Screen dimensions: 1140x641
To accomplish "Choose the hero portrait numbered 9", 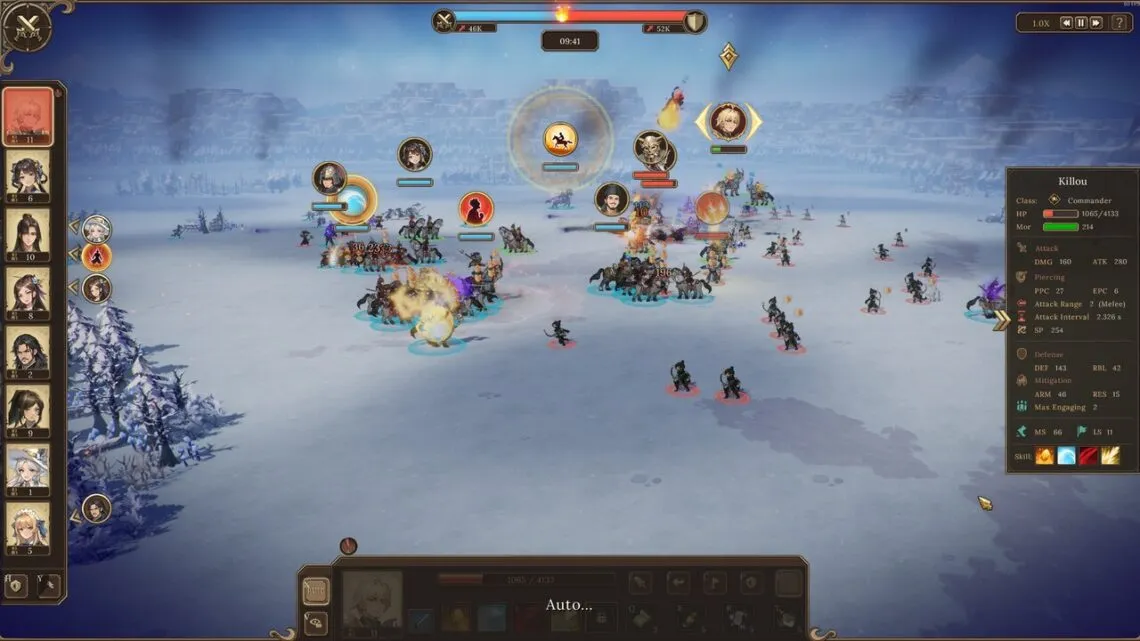I will click(28, 411).
